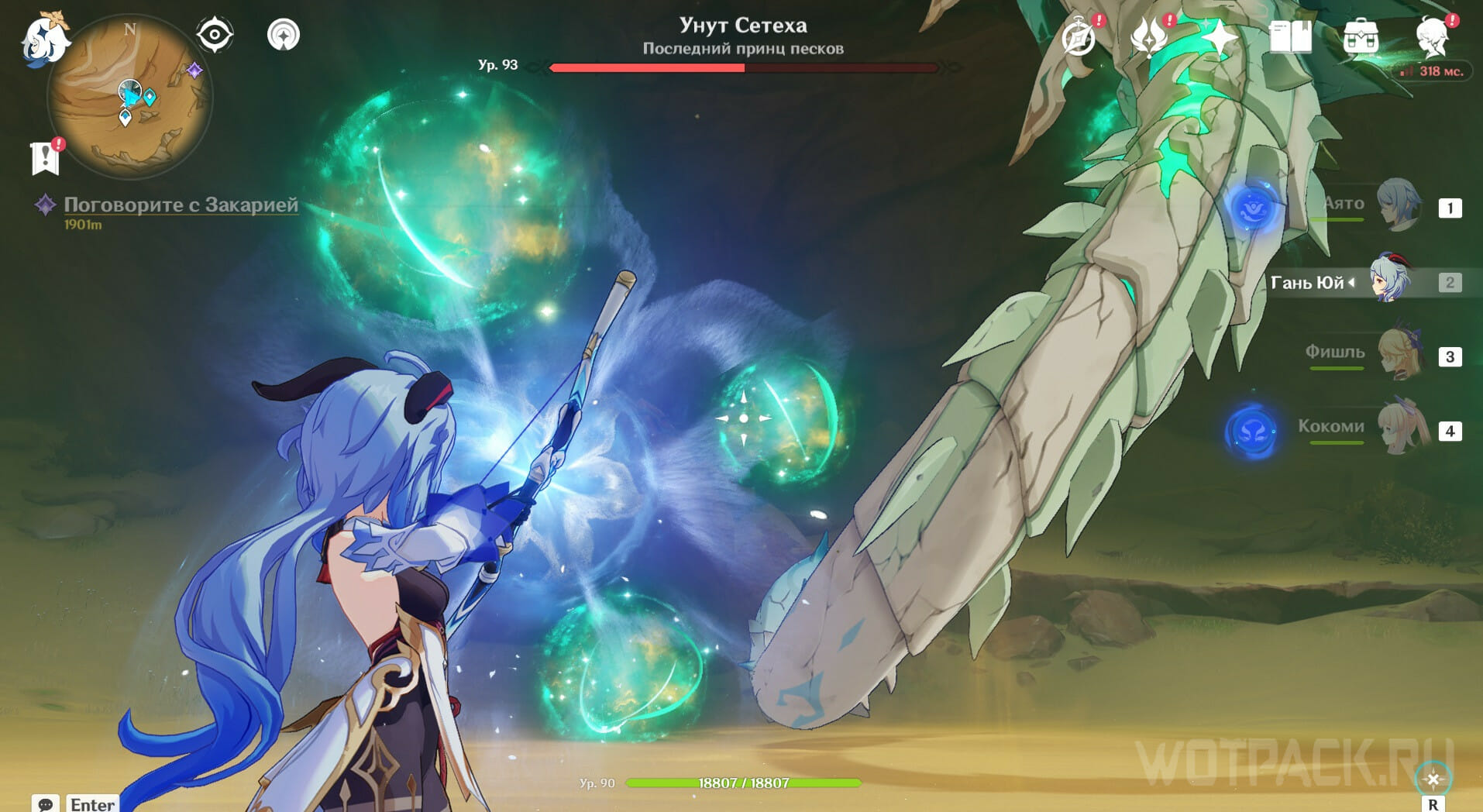Image resolution: width=1483 pixels, height=812 pixels.
Task: Open the character profile icon
Action: tap(1432, 36)
